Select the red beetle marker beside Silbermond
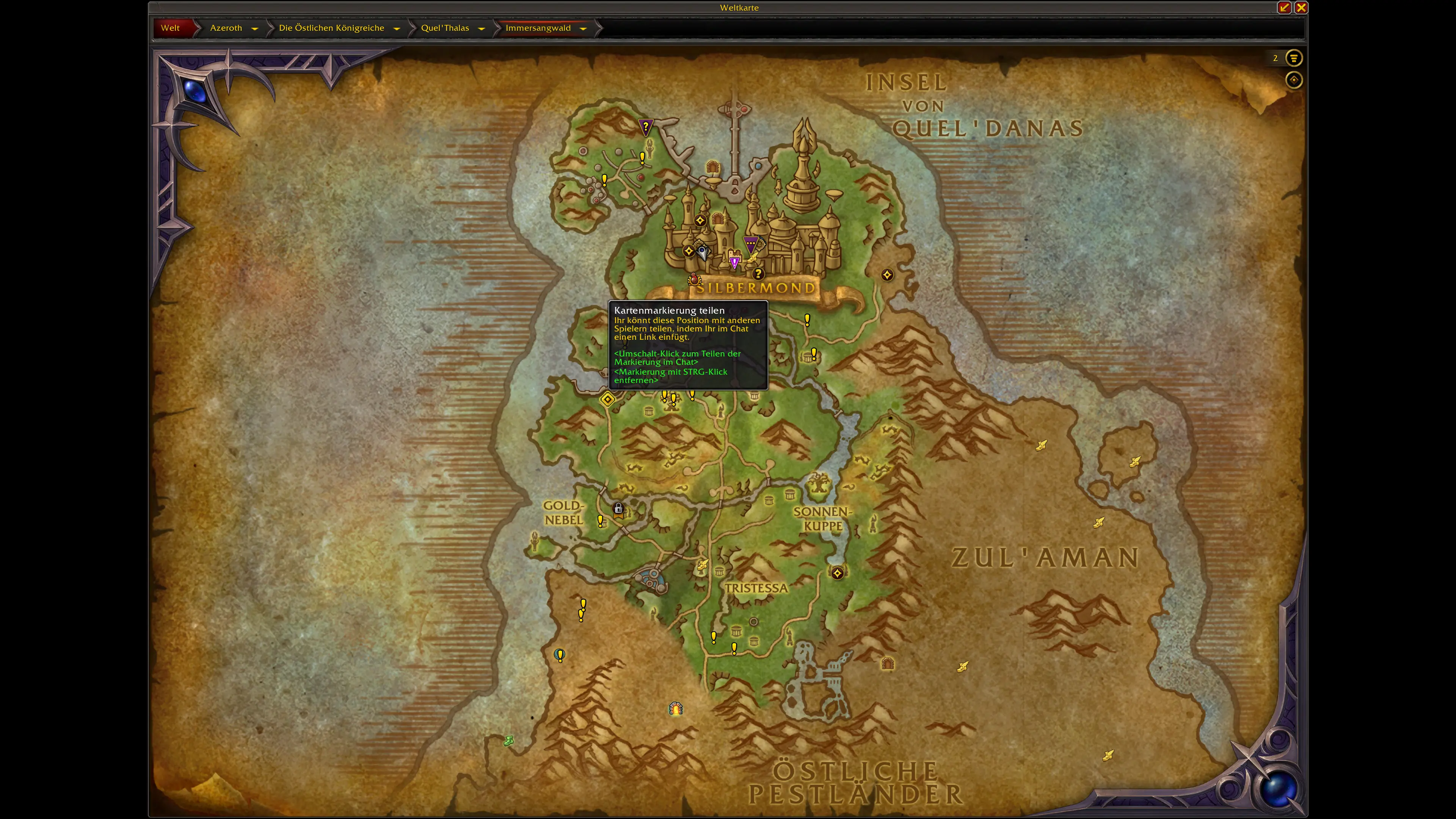 (x=693, y=279)
